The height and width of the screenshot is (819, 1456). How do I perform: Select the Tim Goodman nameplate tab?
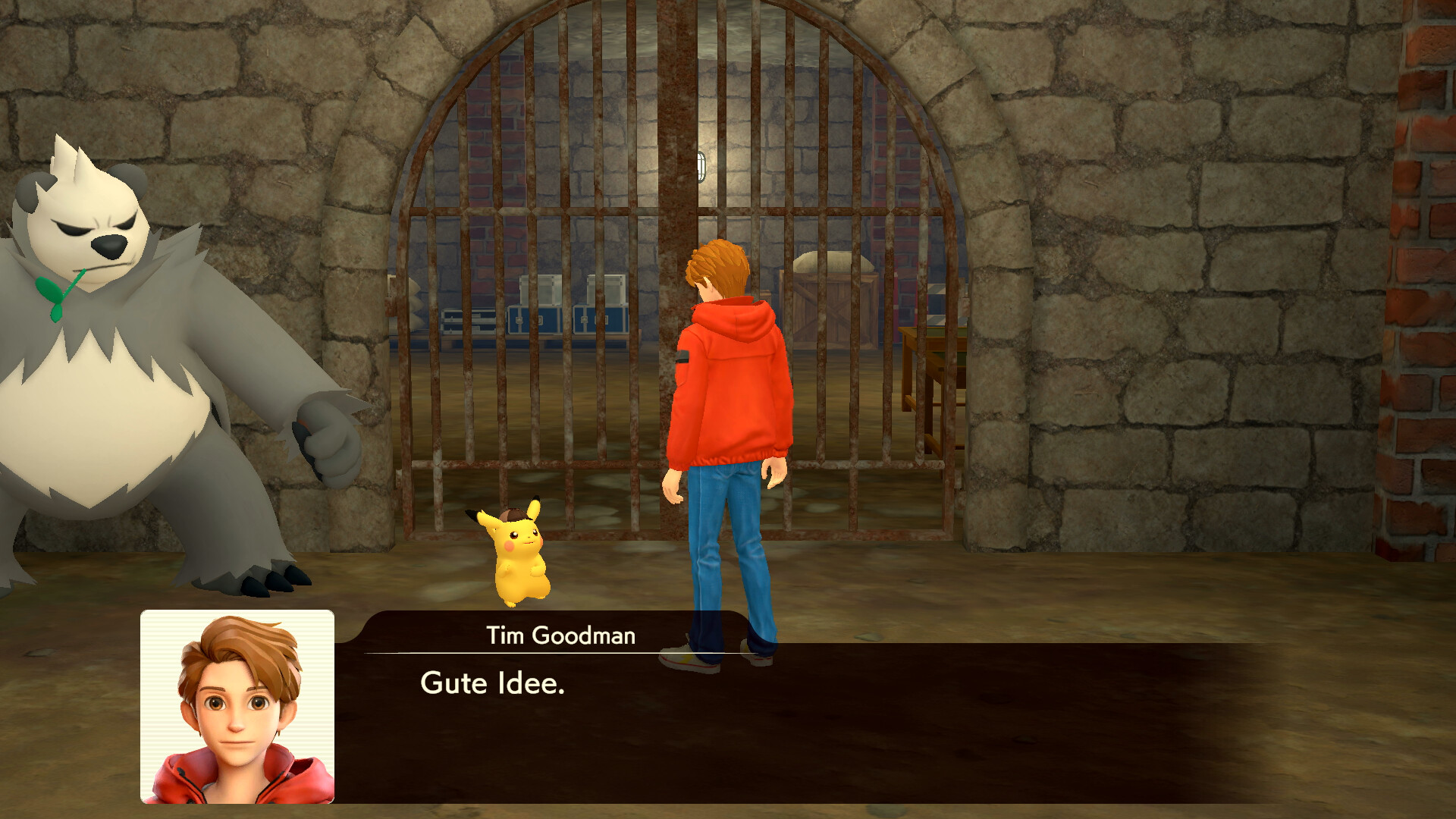pos(560,637)
